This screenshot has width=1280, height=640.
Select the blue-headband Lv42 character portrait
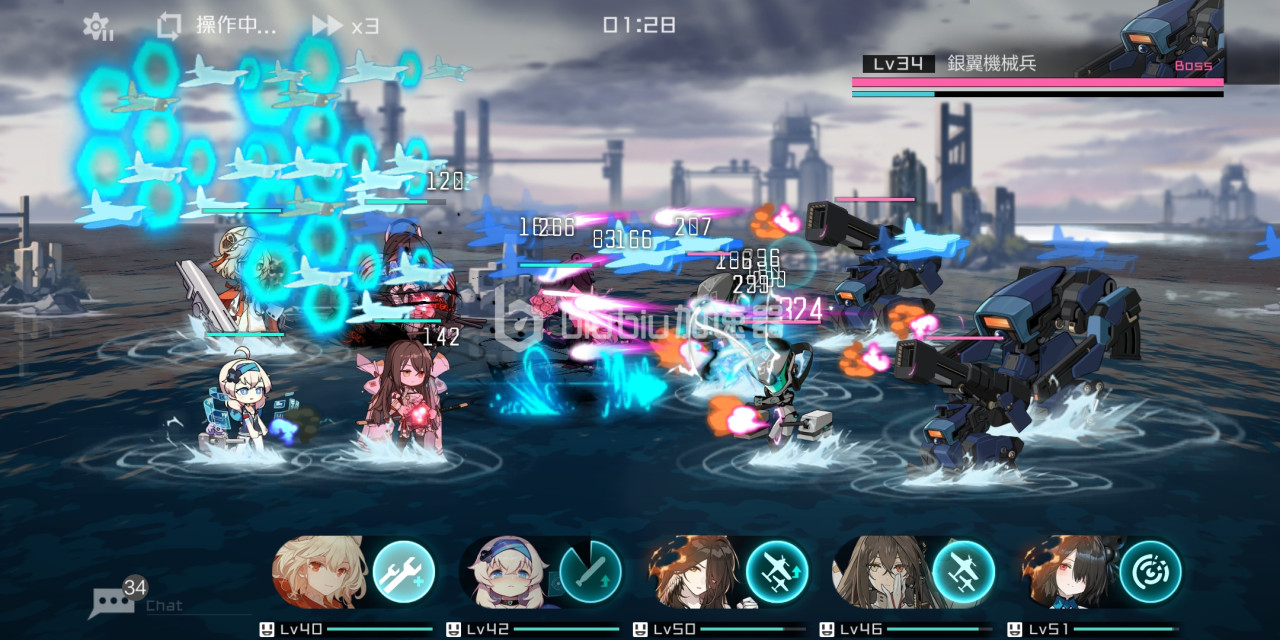click(507, 572)
